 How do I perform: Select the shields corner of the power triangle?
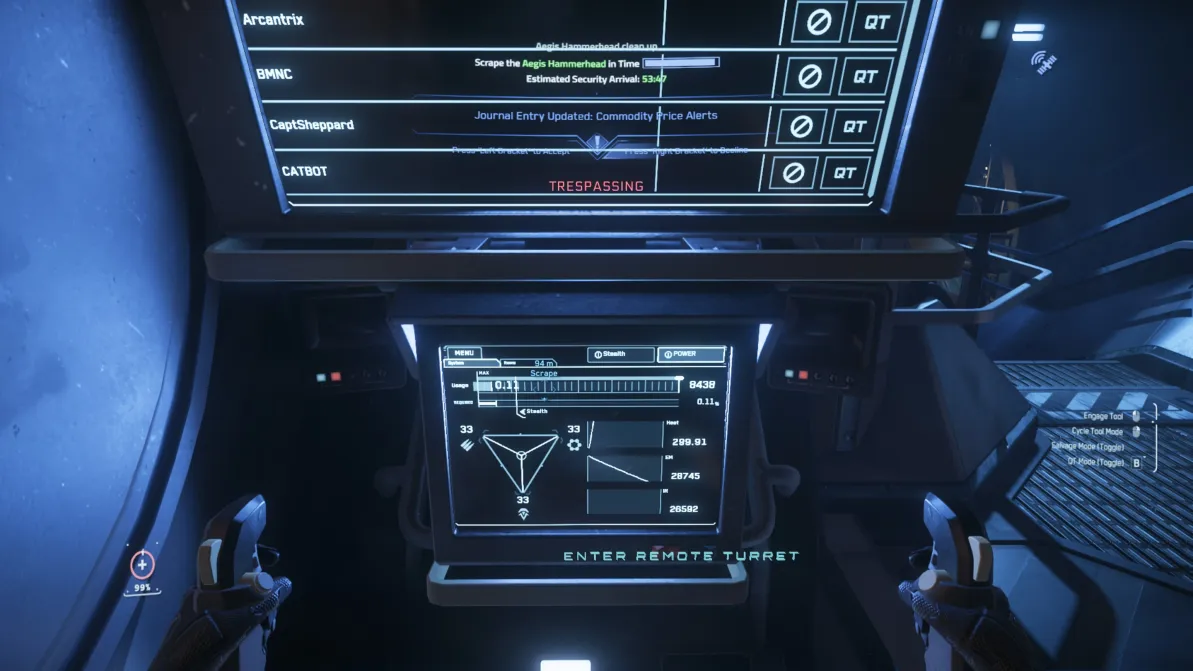tap(573, 441)
